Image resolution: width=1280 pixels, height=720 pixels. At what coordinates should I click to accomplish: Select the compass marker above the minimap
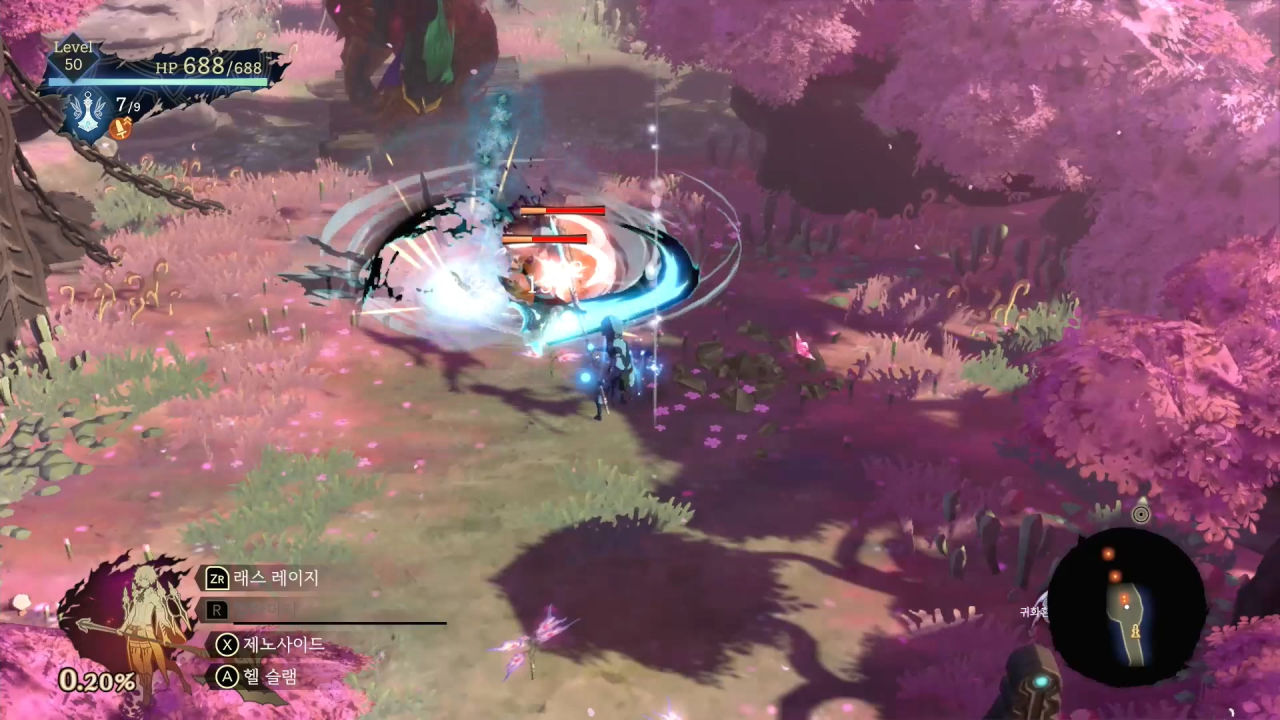[x=1141, y=512]
